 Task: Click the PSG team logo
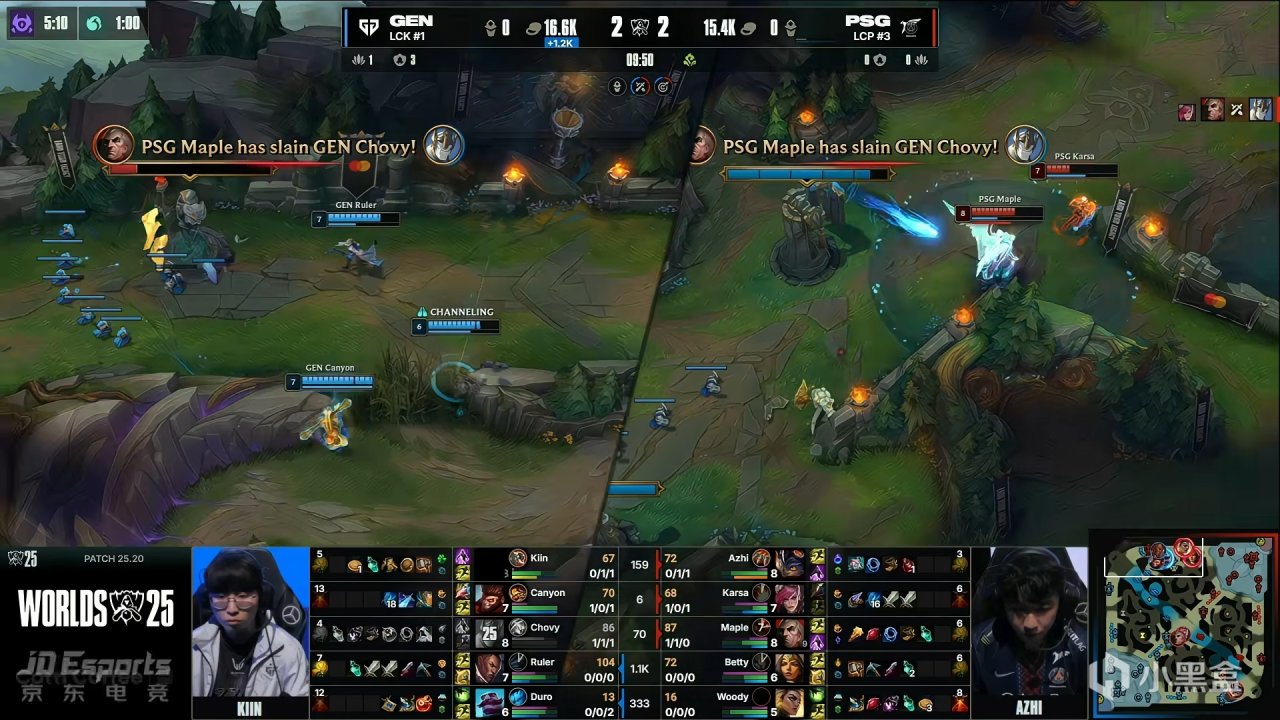911,27
